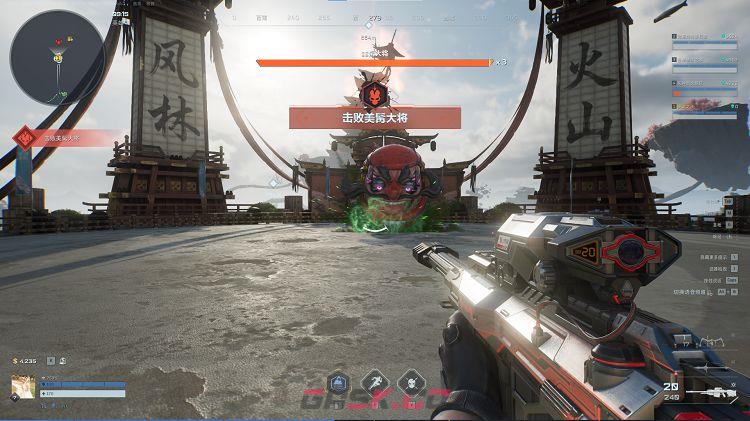Viewport: 750px width, 421px height.
Task: Activate the blue hexagon ability icon
Action: 338,383
